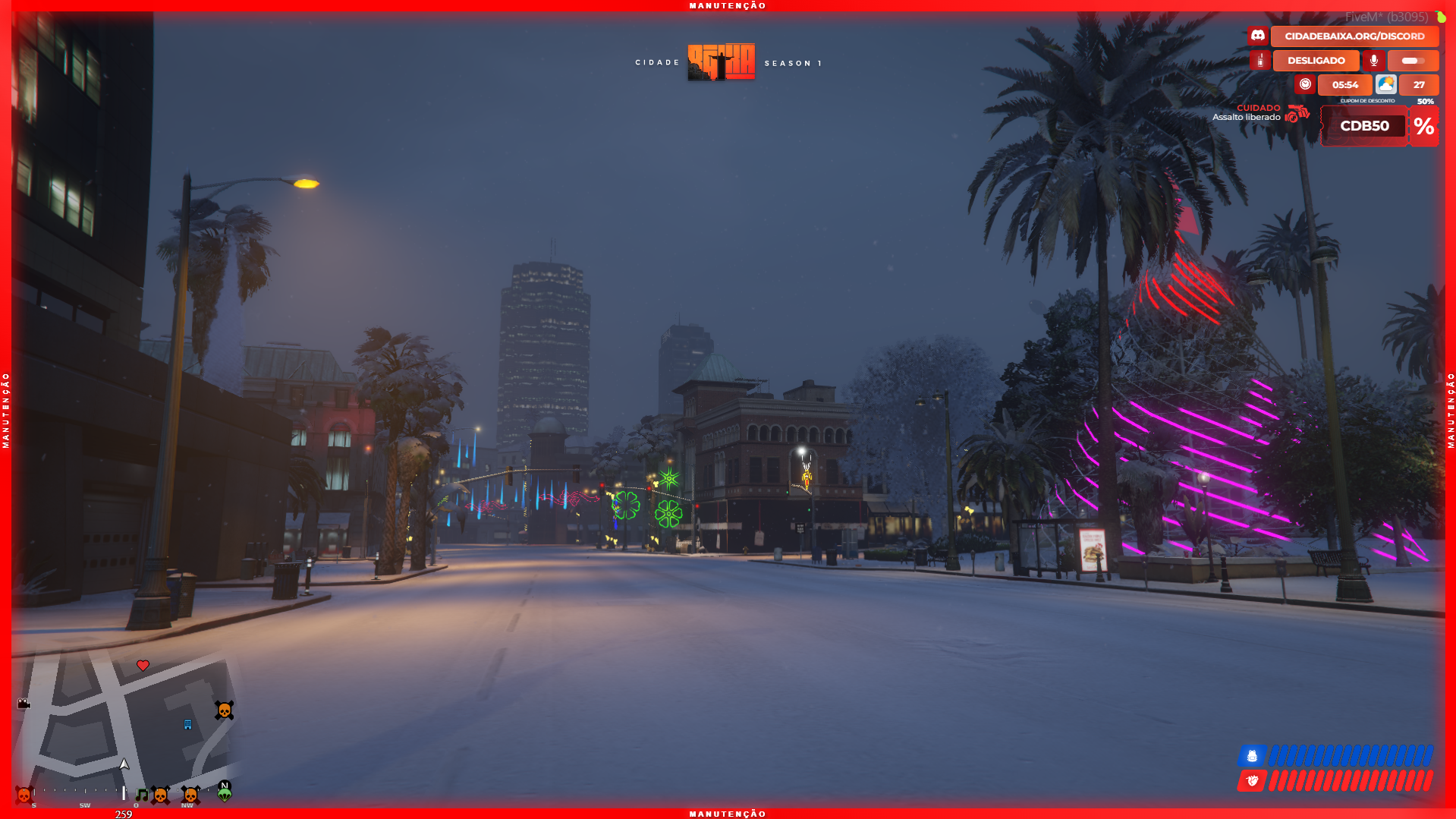1456x819 pixels.
Task: Click the CIDADEBAIXA.ORG/DISCORD link banner
Action: [x=1354, y=36]
